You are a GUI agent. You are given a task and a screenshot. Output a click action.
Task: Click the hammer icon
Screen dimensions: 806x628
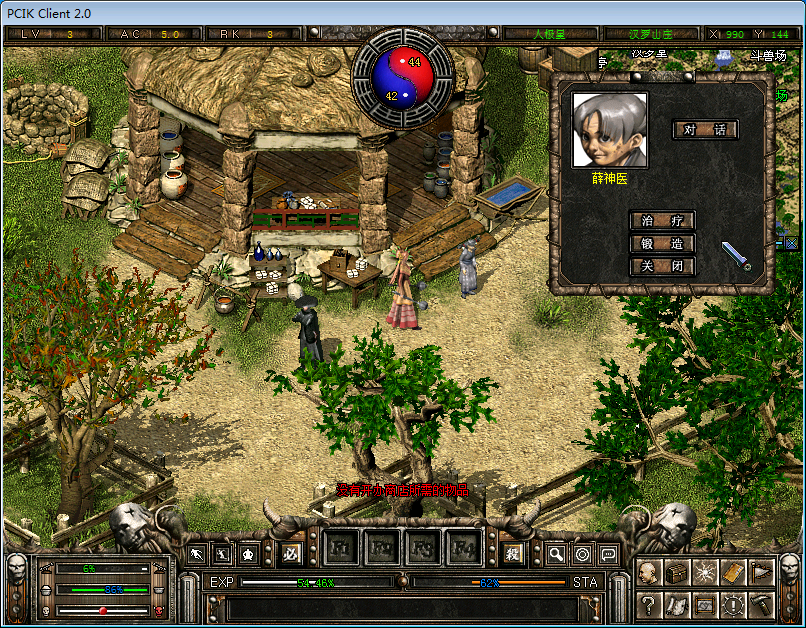761,604
